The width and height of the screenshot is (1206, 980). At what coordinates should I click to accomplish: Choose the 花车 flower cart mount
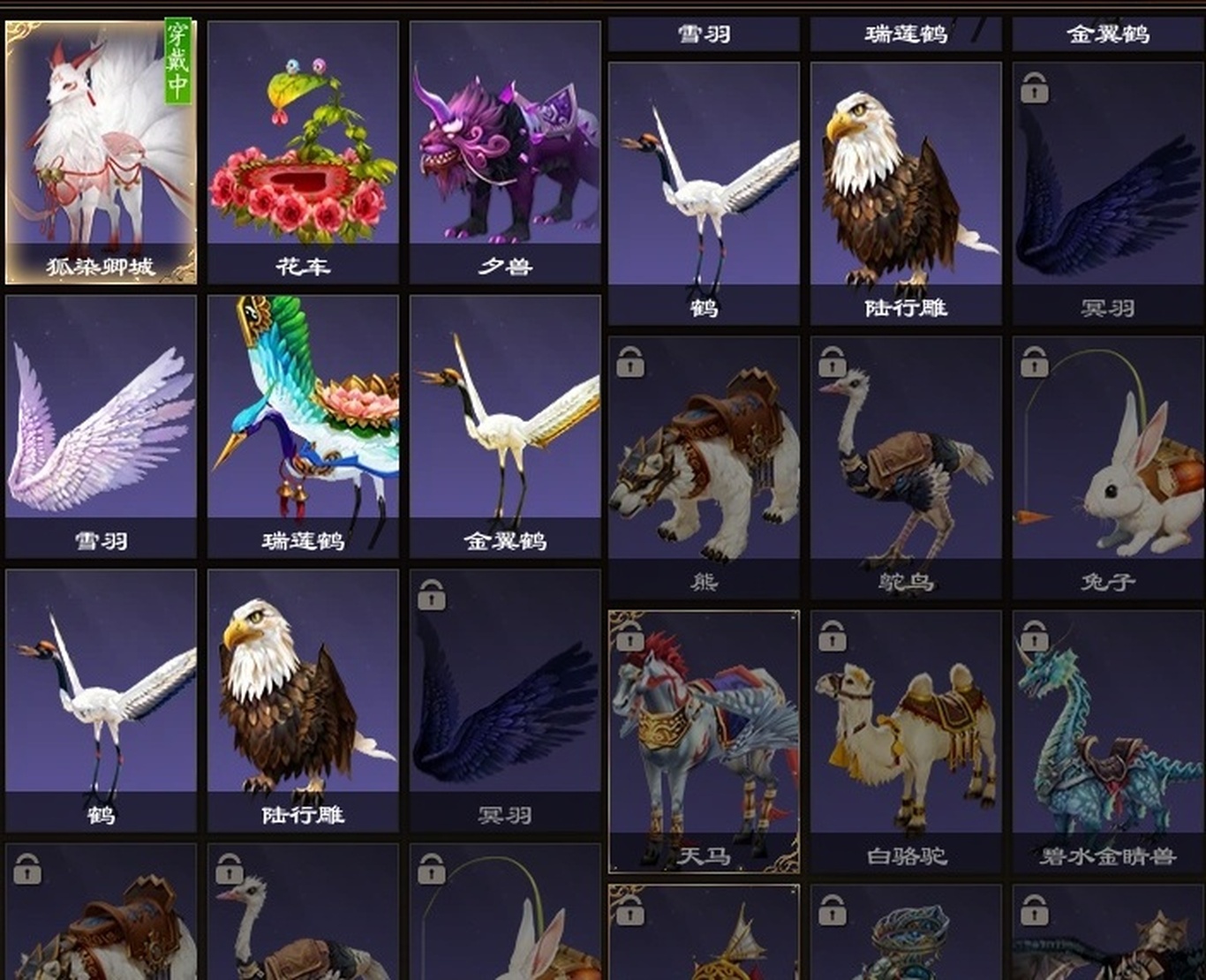pos(303,152)
